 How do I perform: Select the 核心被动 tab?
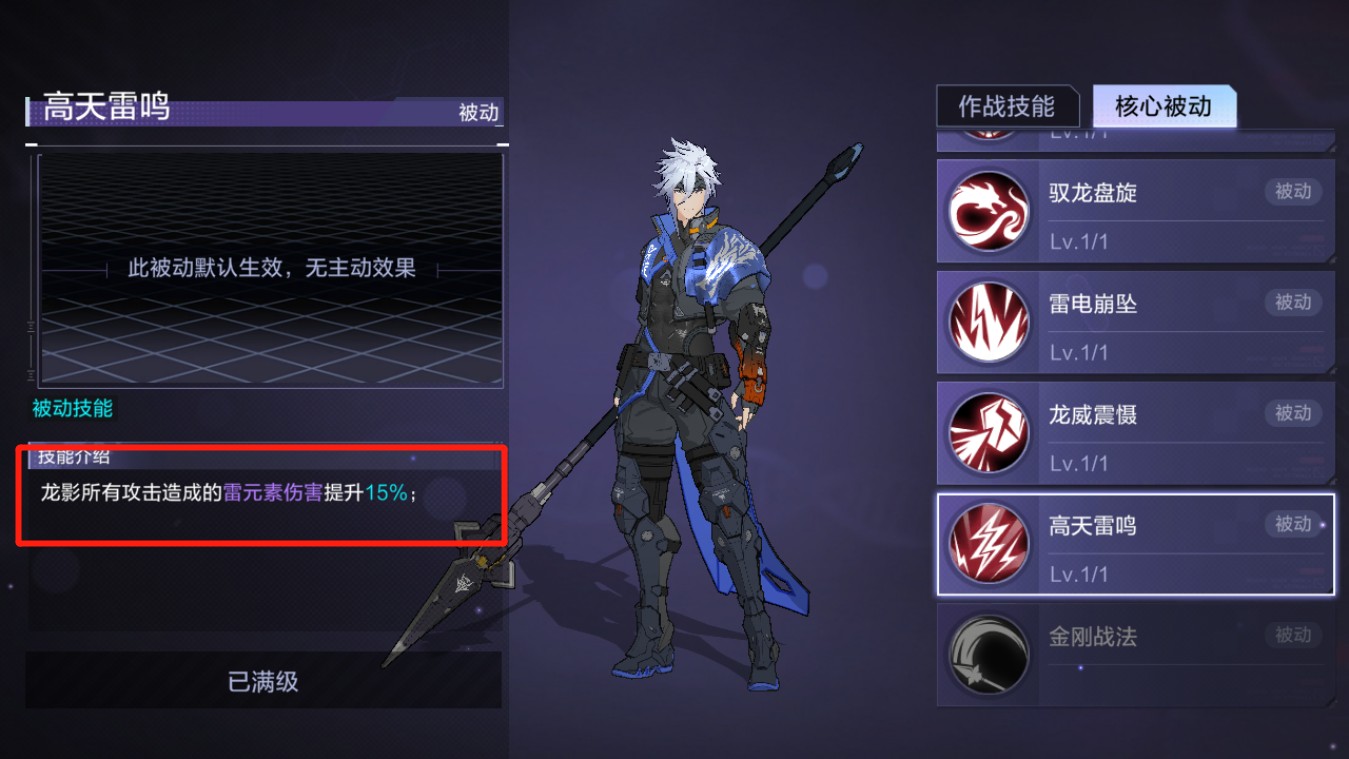pyautogui.click(x=1163, y=107)
